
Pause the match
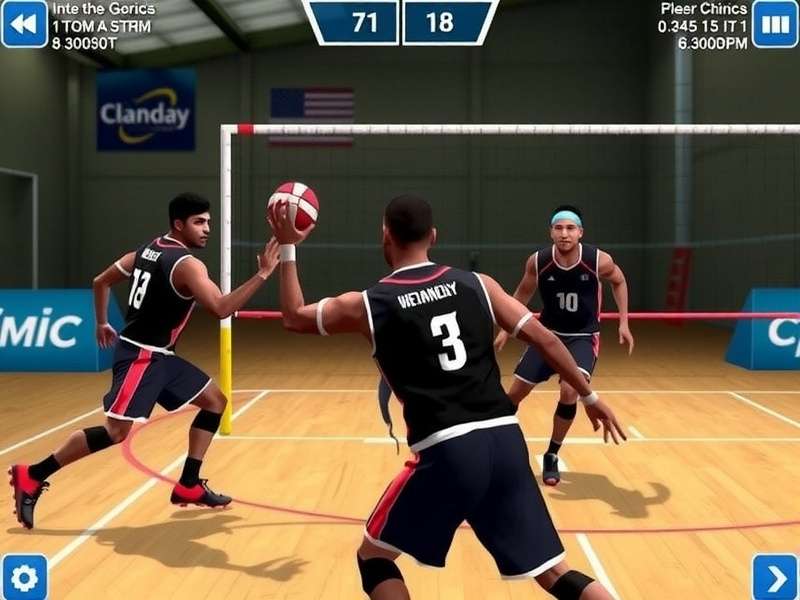click(775, 24)
